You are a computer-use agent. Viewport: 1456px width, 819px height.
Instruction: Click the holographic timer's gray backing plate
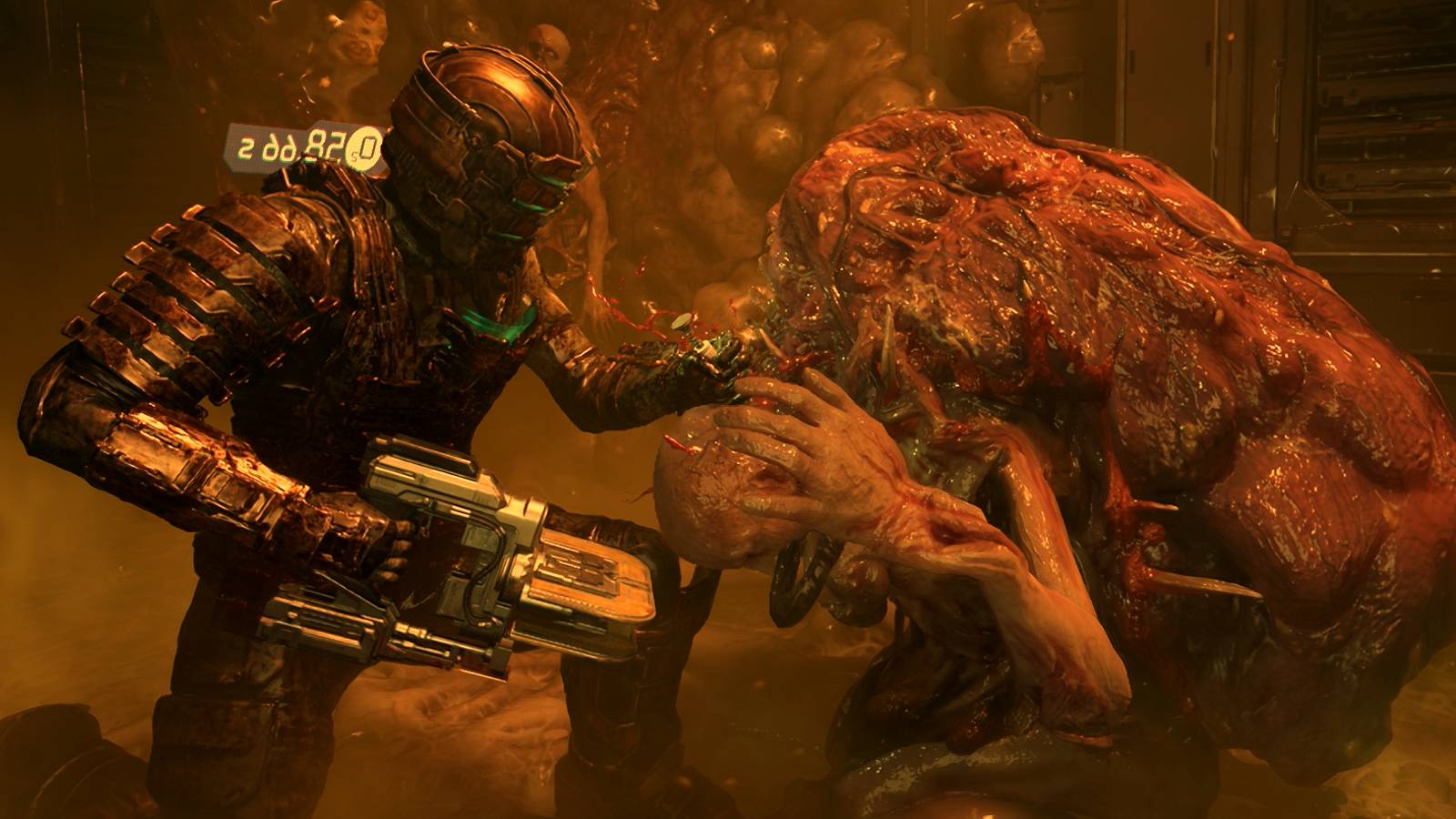click(x=259, y=136)
